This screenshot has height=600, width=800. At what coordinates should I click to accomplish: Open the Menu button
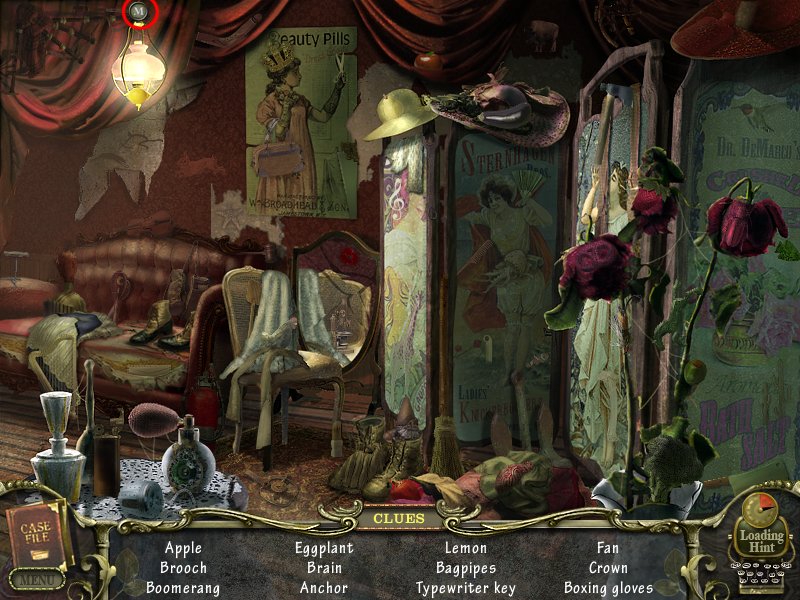(x=37, y=579)
